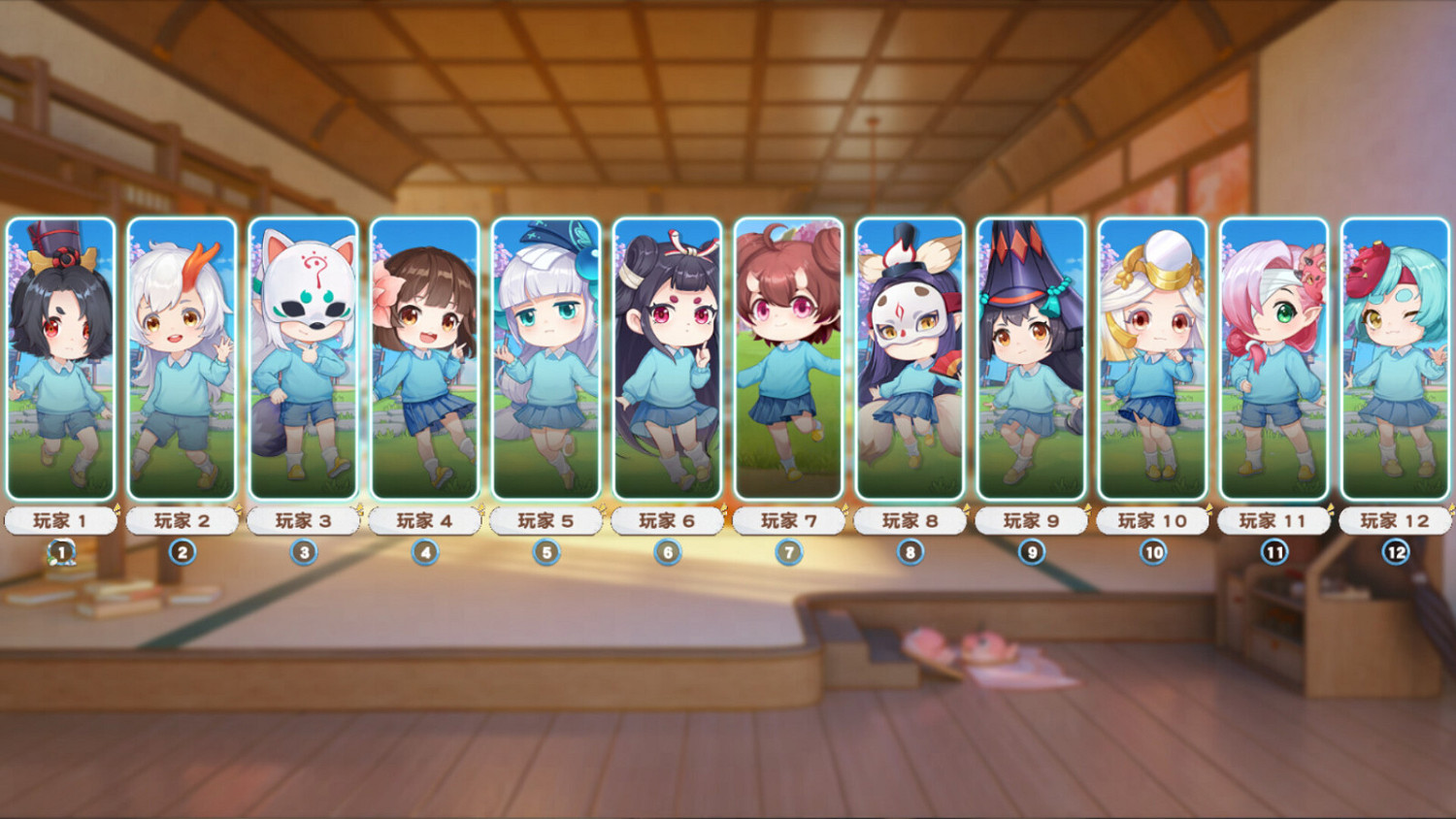Click the 玩家 4 name plate
The image size is (1456, 819).
coord(424,519)
